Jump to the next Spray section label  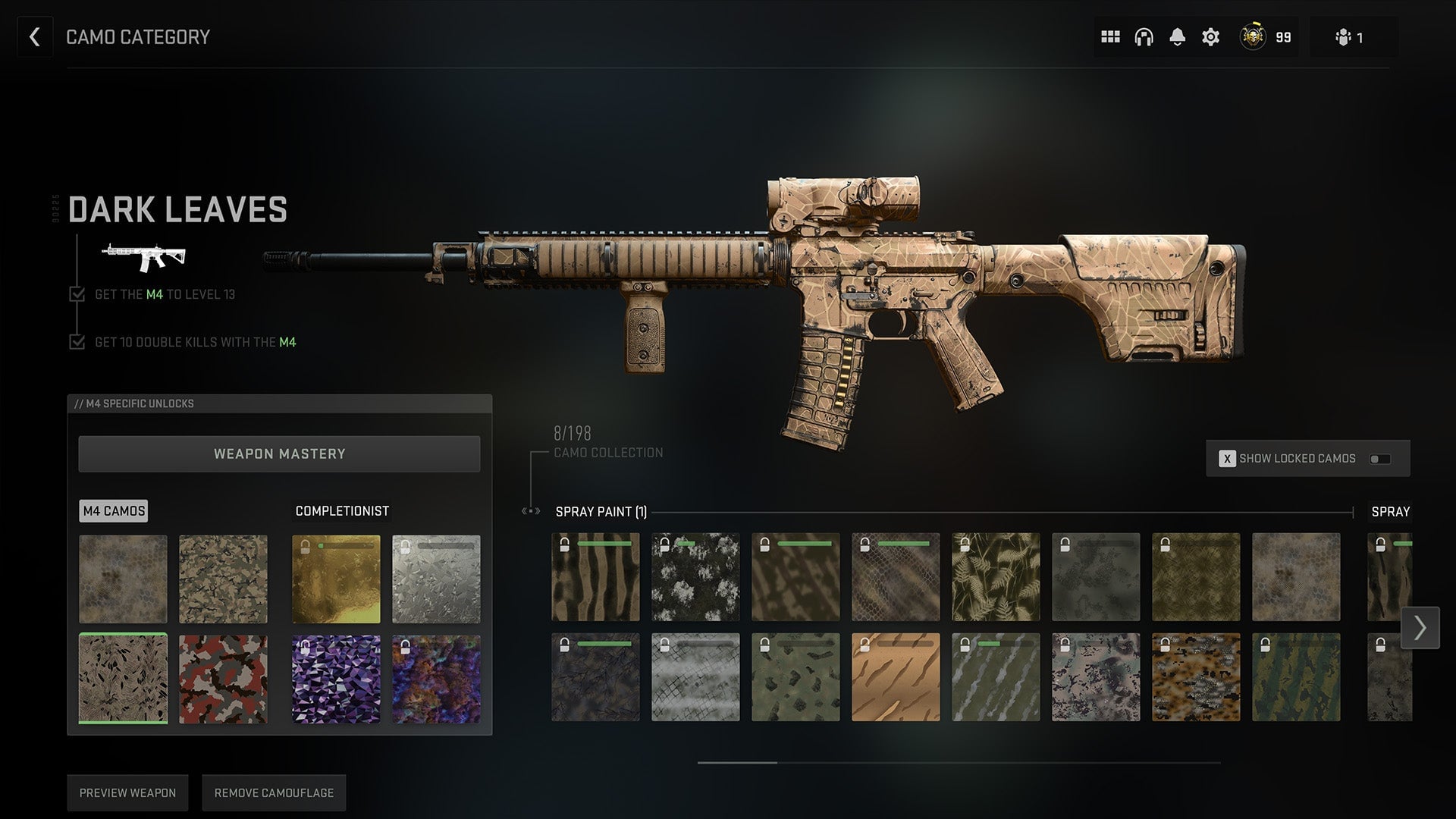(x=1390, y=512)
